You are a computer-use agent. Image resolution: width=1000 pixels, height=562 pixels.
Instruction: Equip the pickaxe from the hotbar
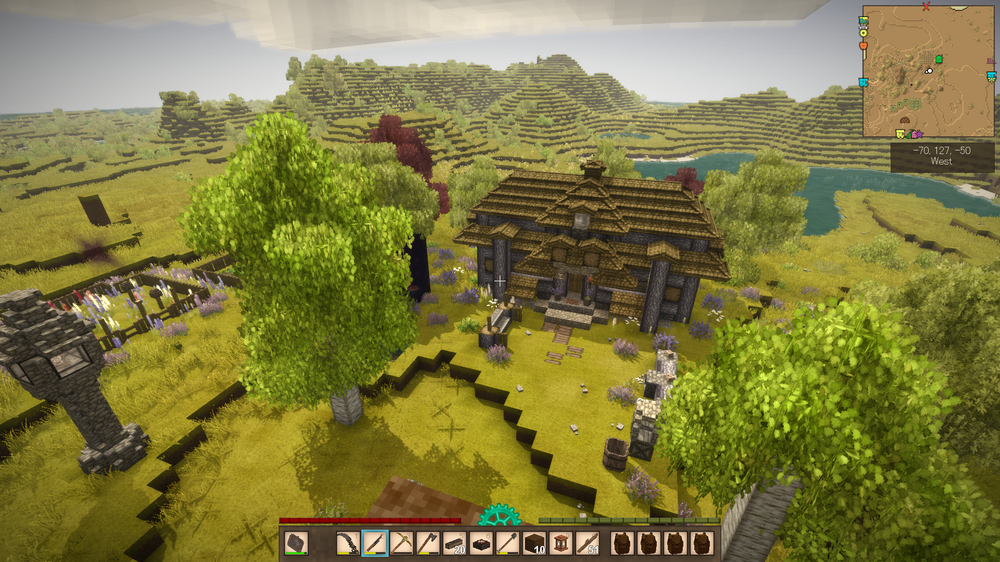coord(402,543)
